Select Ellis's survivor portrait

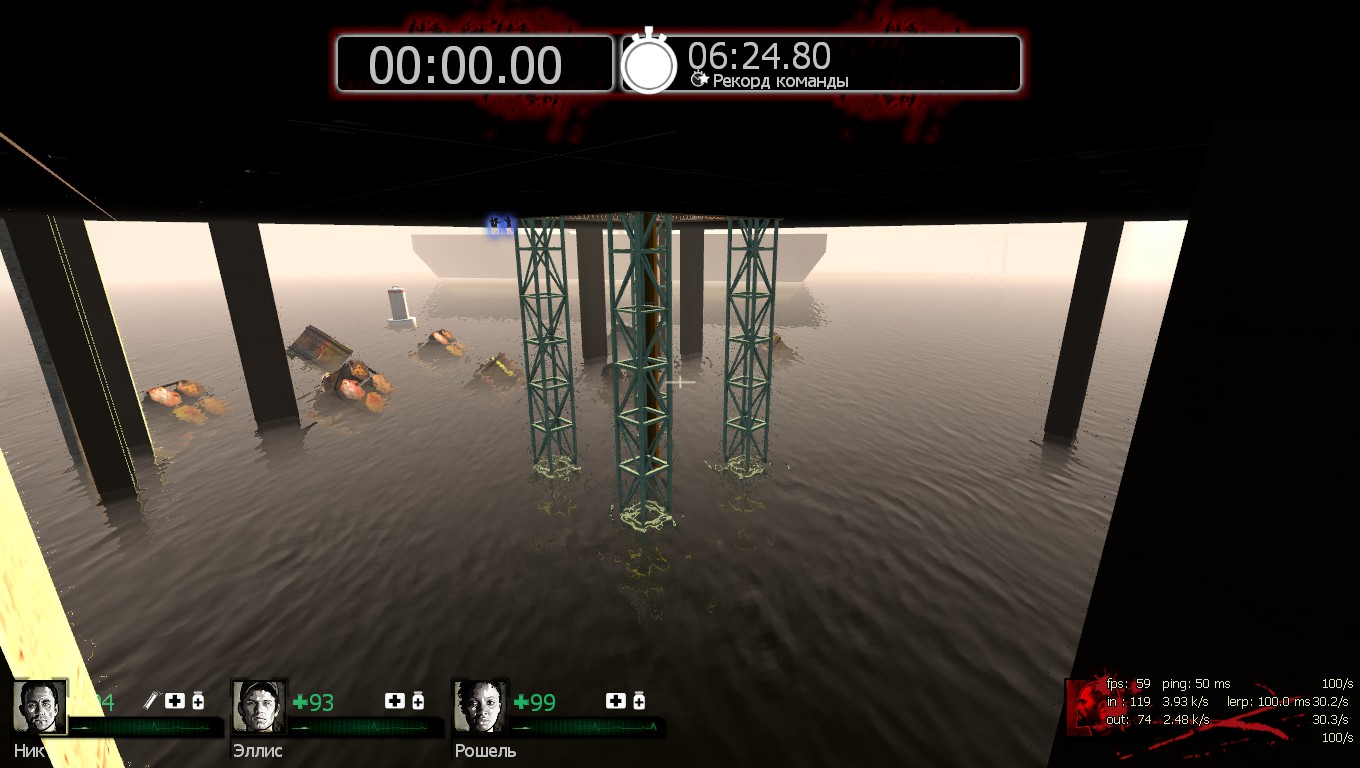pyautogui.click(x=259, y=707)
